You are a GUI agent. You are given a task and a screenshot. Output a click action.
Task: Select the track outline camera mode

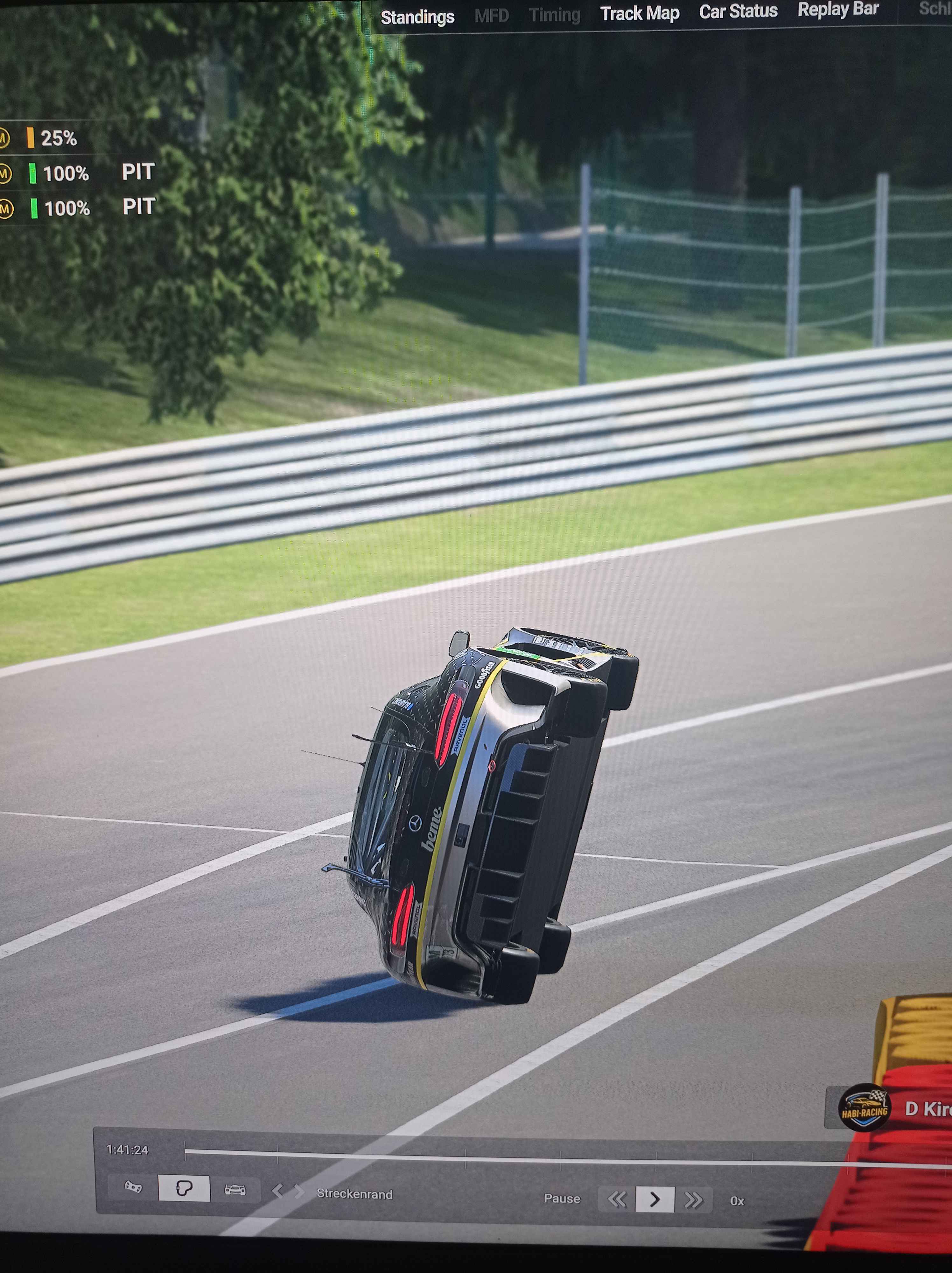(184, 1188)
